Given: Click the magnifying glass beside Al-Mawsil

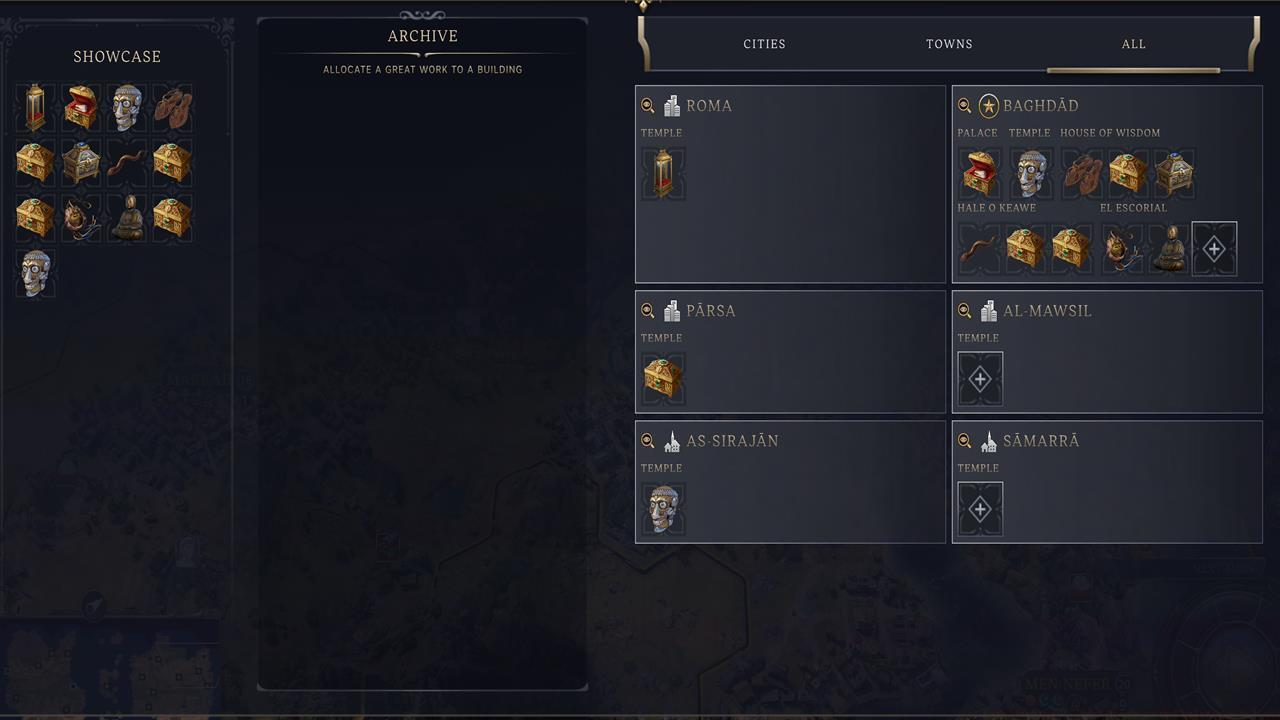Looking at the screenshot, I should tap(963, 311).
